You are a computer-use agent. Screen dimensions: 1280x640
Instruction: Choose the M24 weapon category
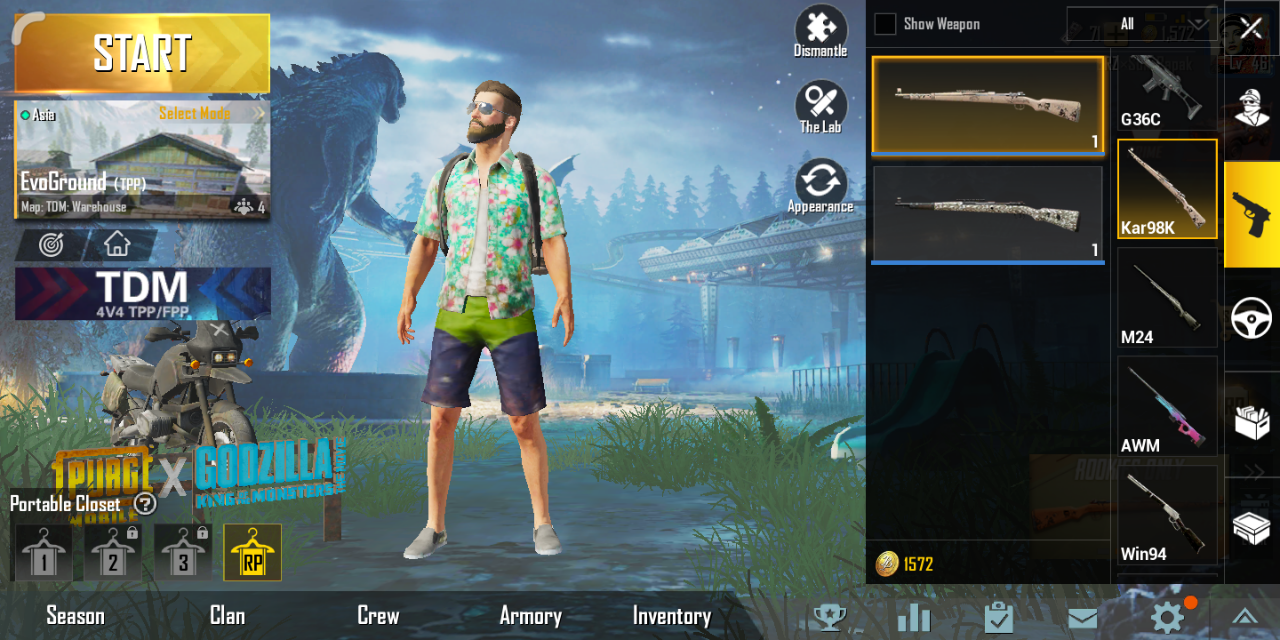click(1166, 300)
